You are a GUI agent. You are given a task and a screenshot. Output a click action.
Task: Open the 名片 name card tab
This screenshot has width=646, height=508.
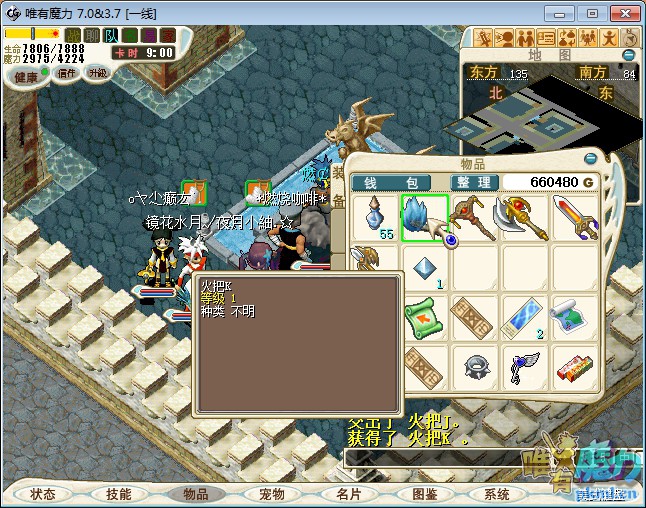pyautogui.click(x=348, y=494)
